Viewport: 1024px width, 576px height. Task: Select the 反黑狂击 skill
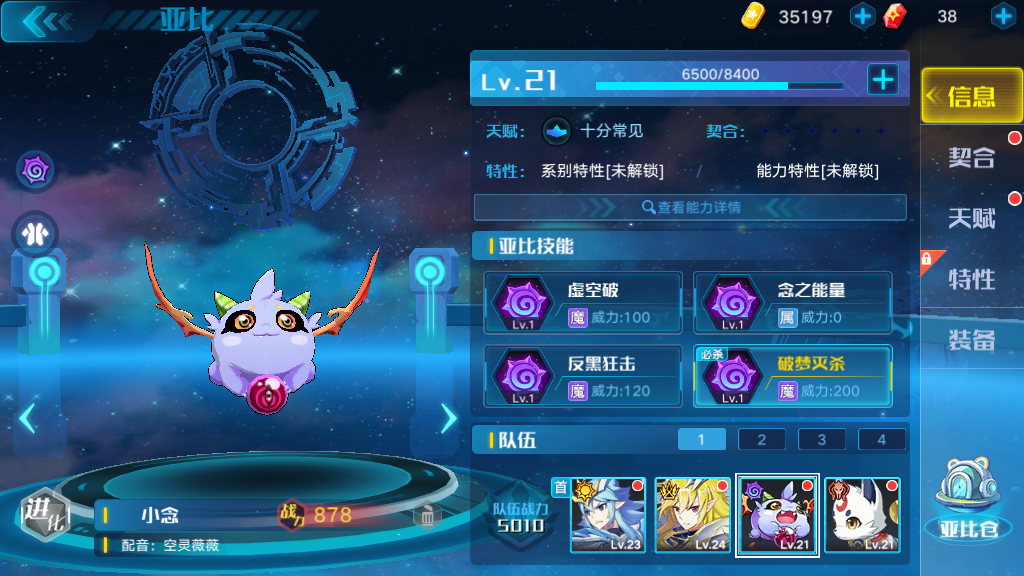pos(583,376)
